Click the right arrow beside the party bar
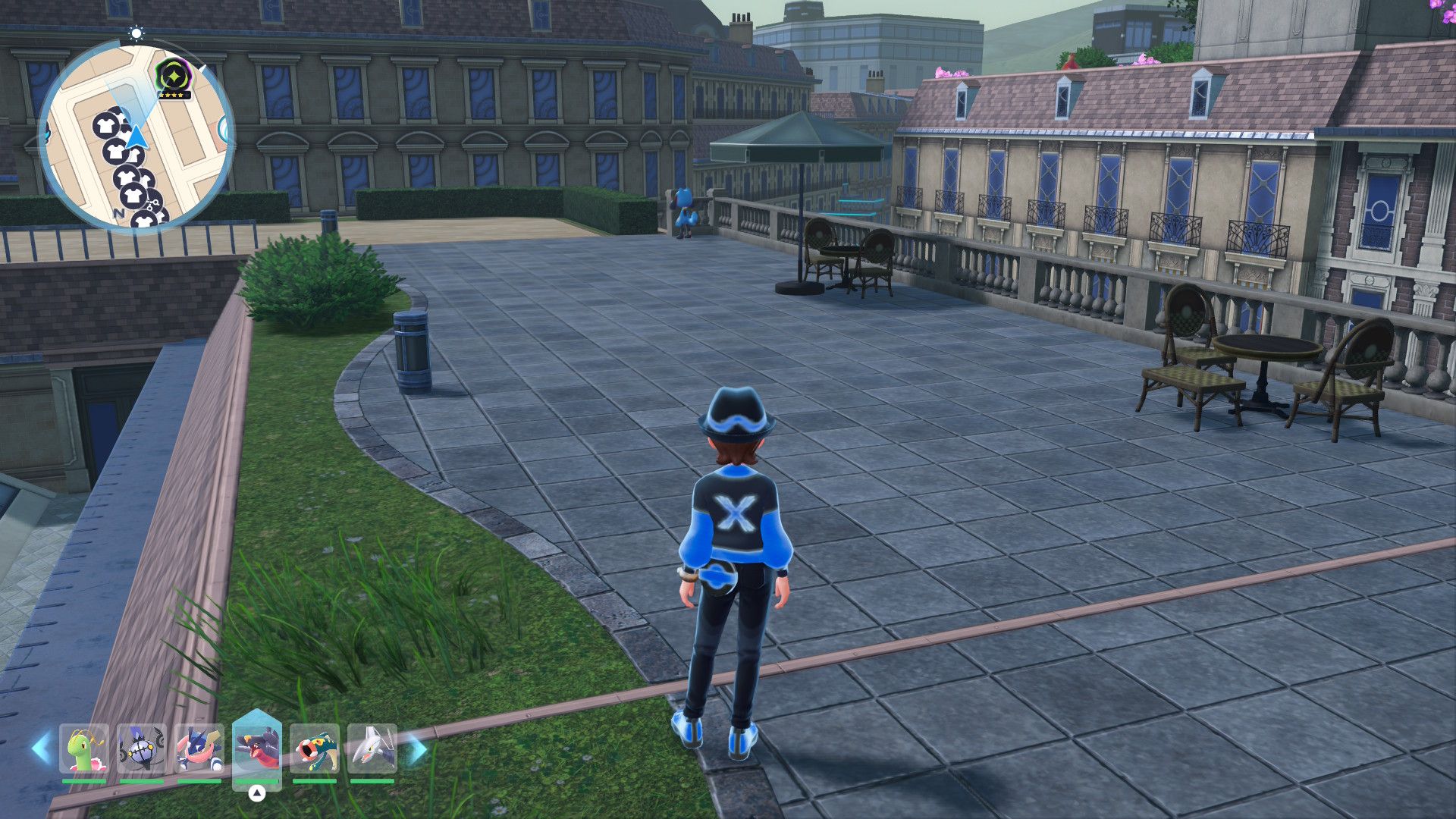 point(417,750)
